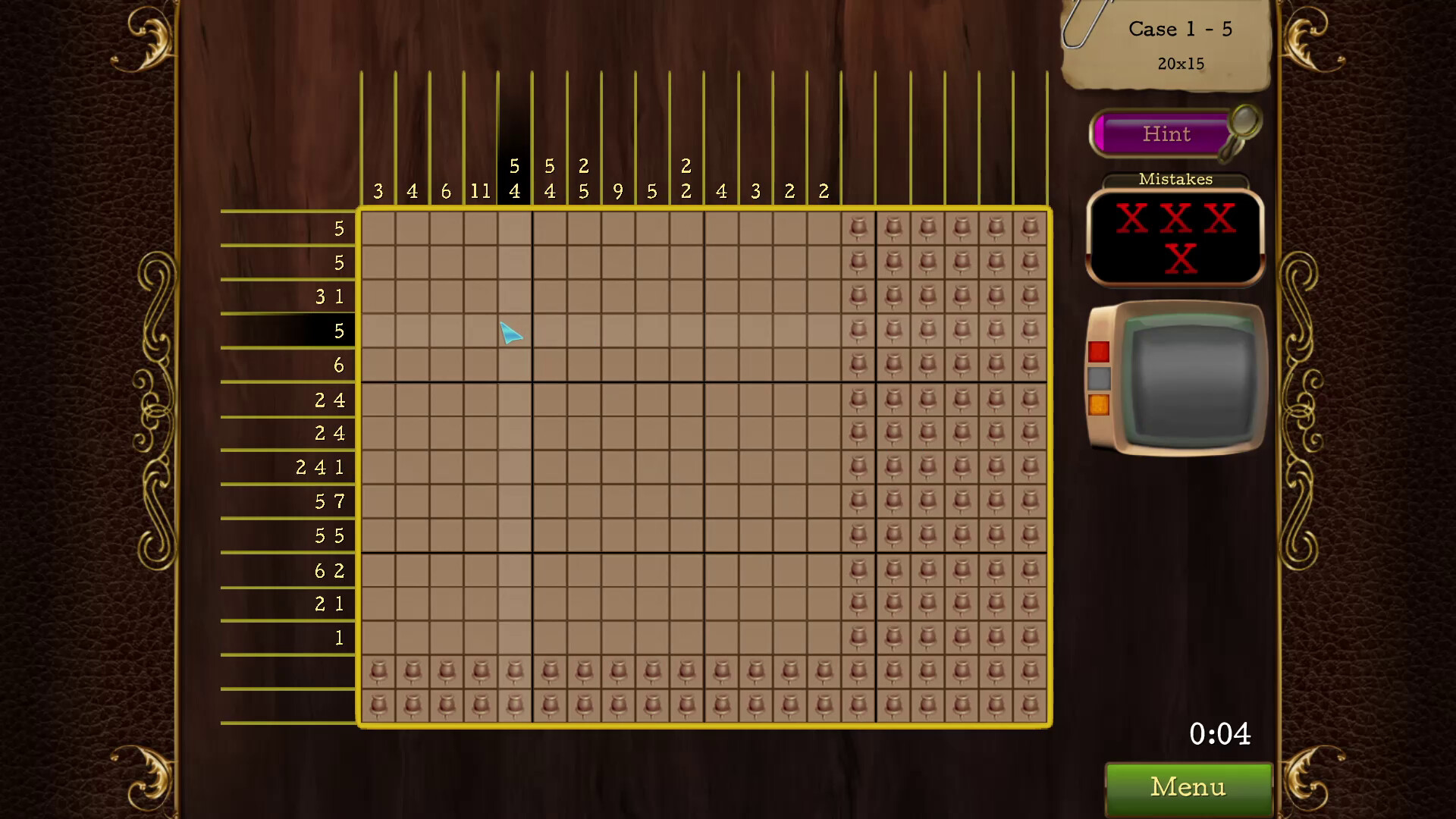
Task: Click the Mistakes display showing red X marks
Action: pyautogui.click(x=1175, y=239)
